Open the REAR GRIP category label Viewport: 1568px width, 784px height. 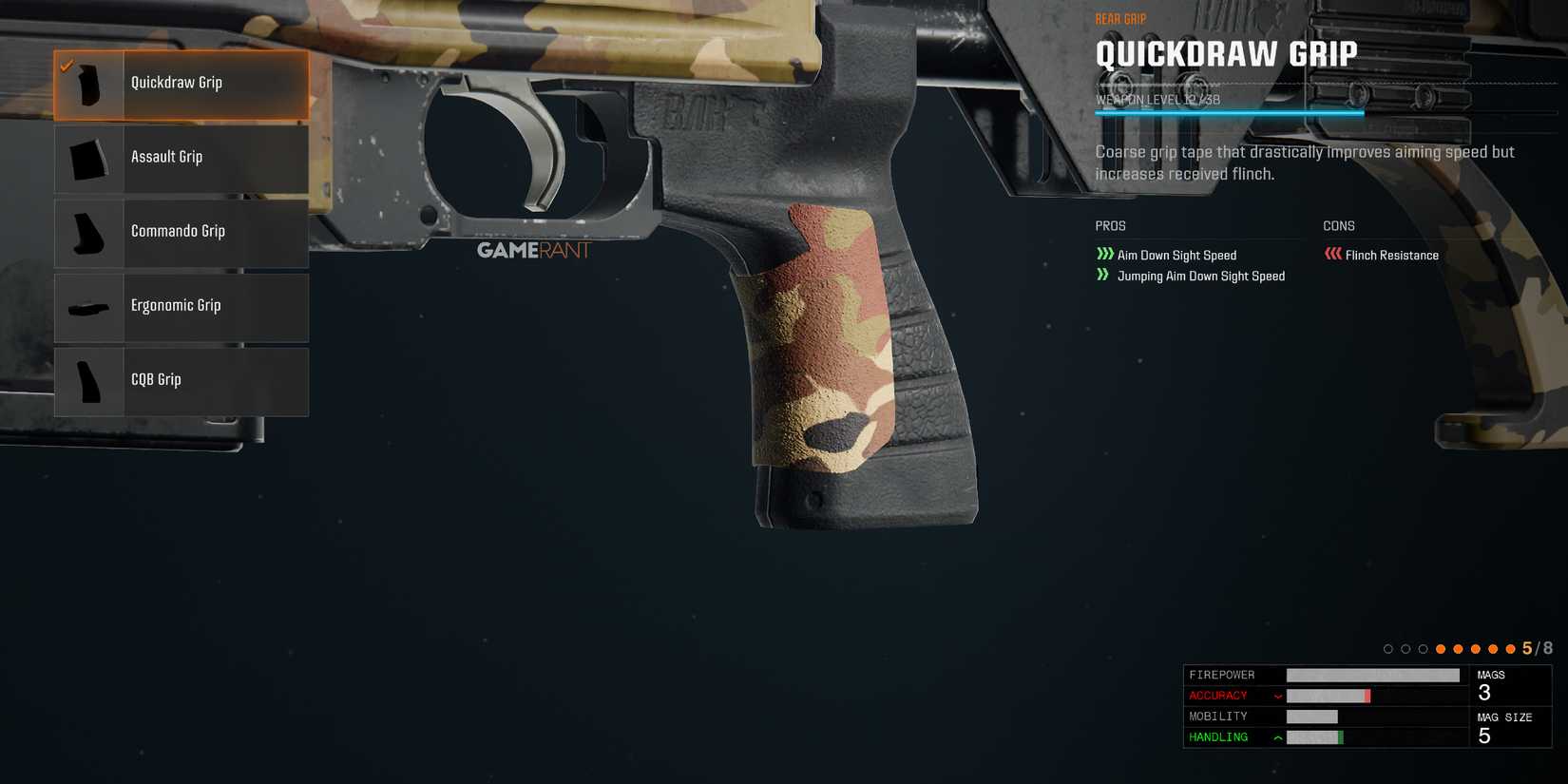1121,17
